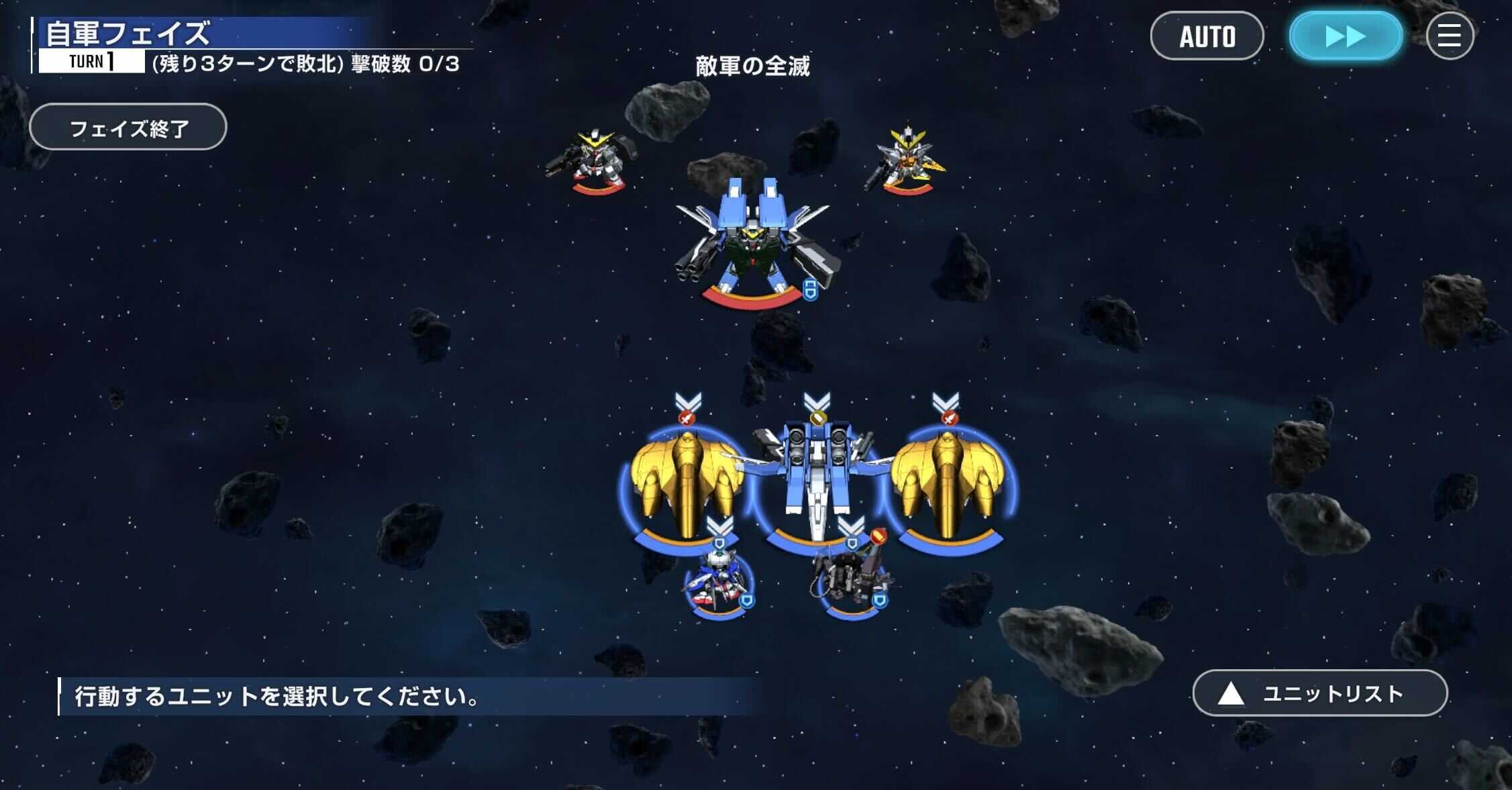Select the orange missile icon above the black mobile suit
Screen dimensions: 1512x790
pyautogui.click(x=879, y=534)
